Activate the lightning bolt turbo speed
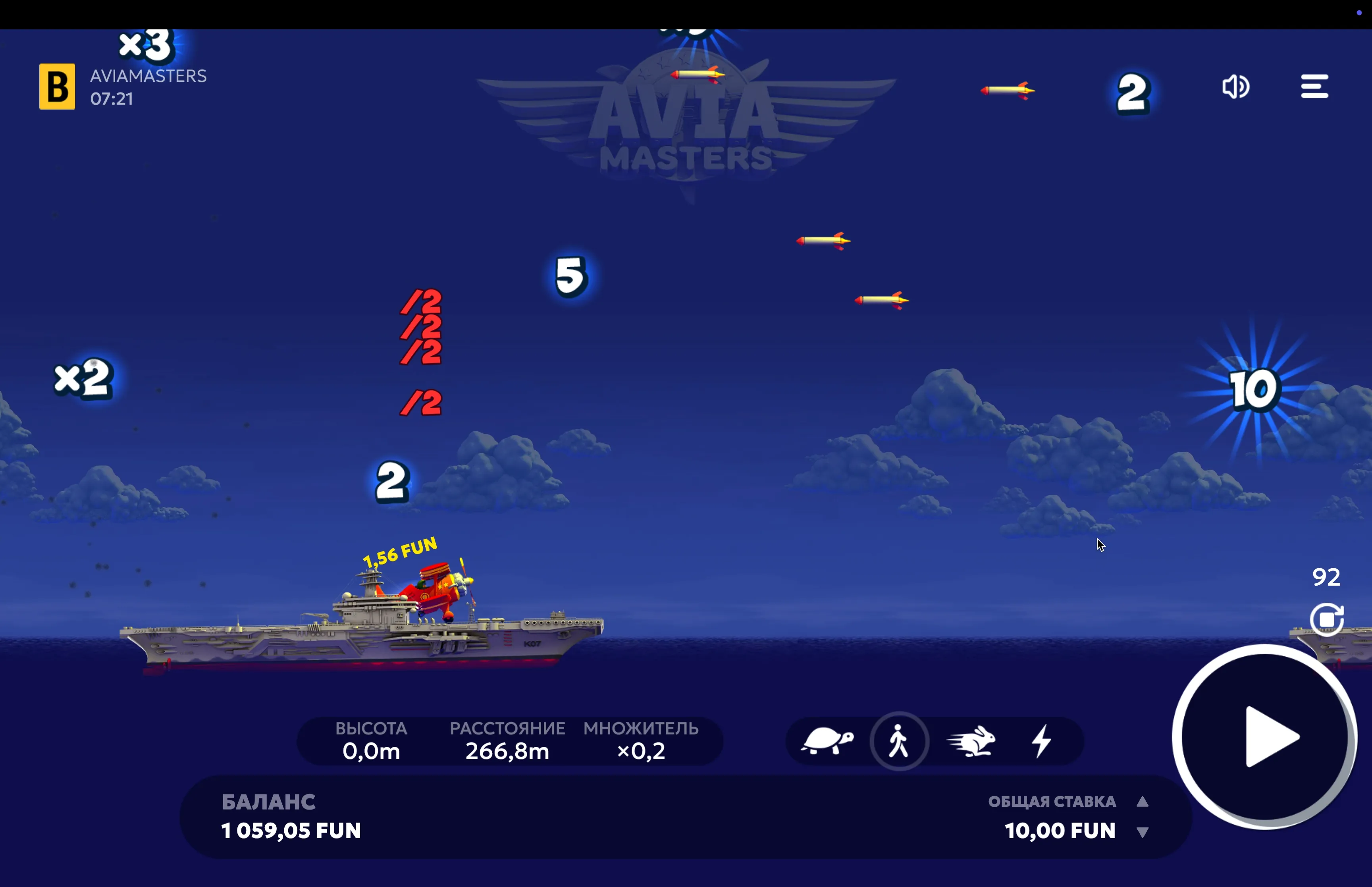The image size is (1372, 887). [1042, 741]
